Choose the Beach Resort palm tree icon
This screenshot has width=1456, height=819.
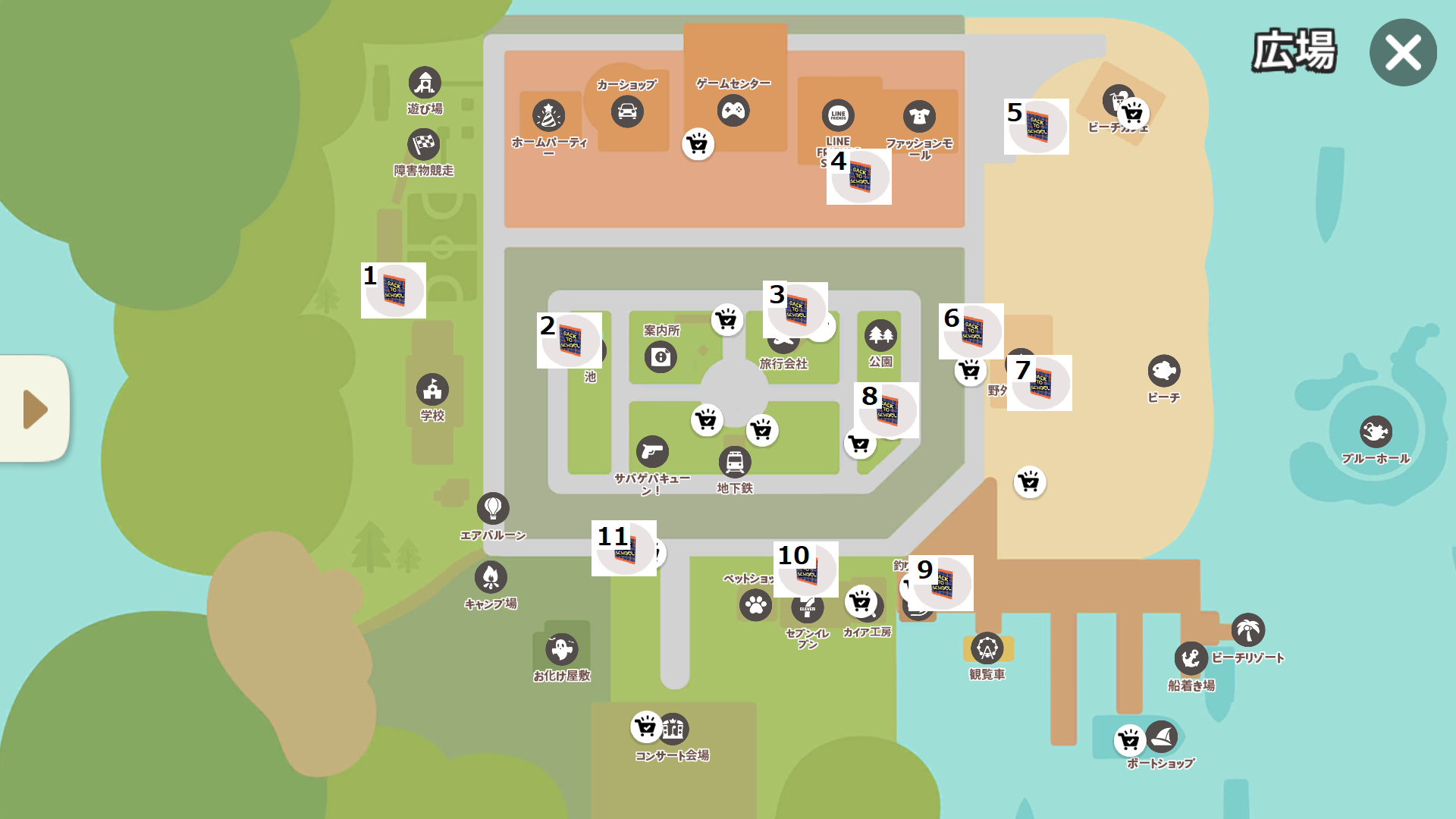tap(1247, 629)
